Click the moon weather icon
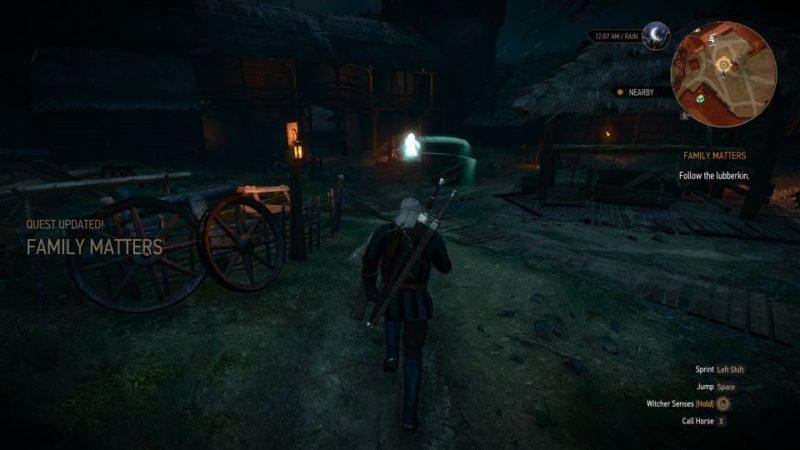 click(x=656, y=36)
